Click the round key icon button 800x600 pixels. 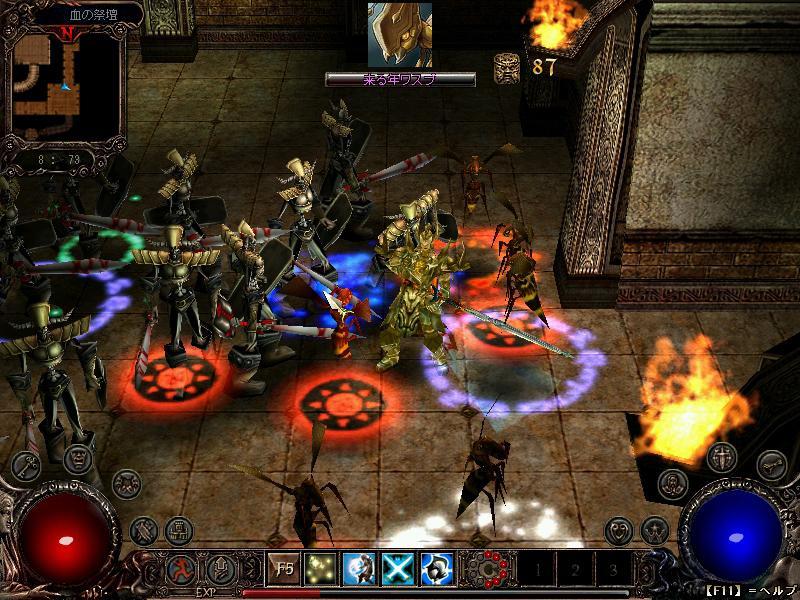tap(24, 465)
